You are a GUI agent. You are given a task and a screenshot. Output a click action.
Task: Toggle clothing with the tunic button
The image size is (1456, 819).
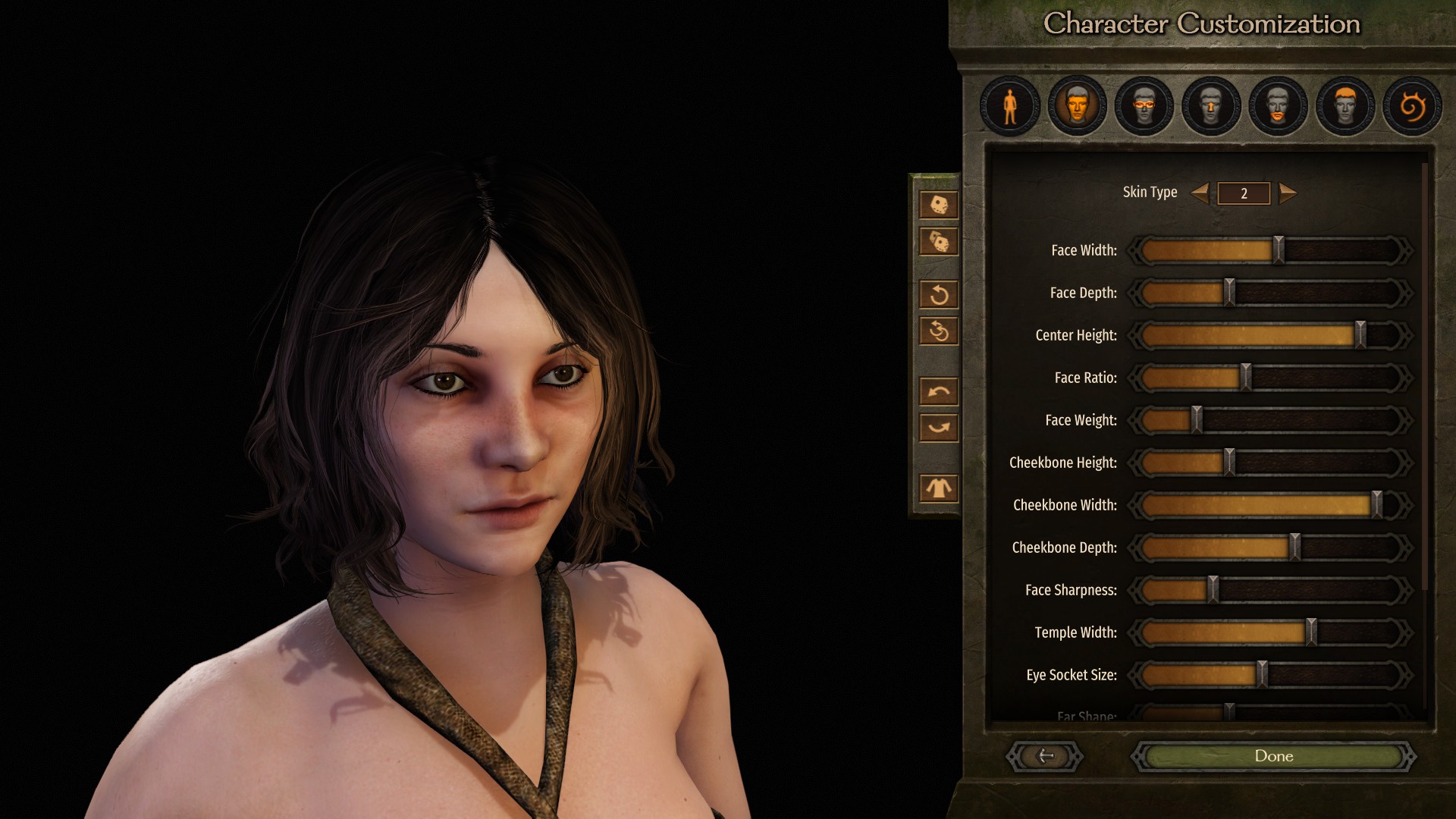point(939,488)
